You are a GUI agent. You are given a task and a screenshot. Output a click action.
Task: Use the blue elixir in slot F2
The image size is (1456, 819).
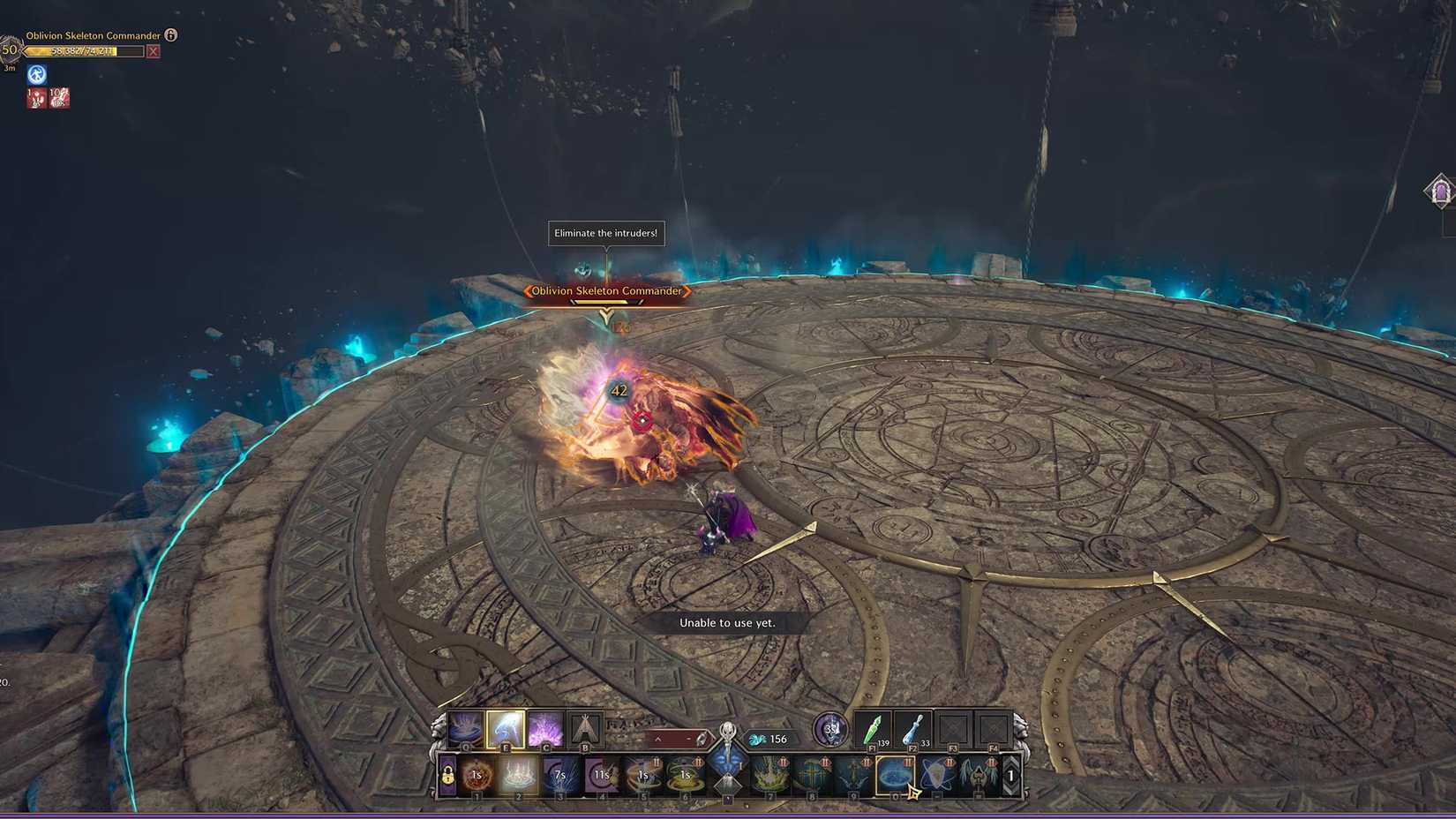(912, 731)
